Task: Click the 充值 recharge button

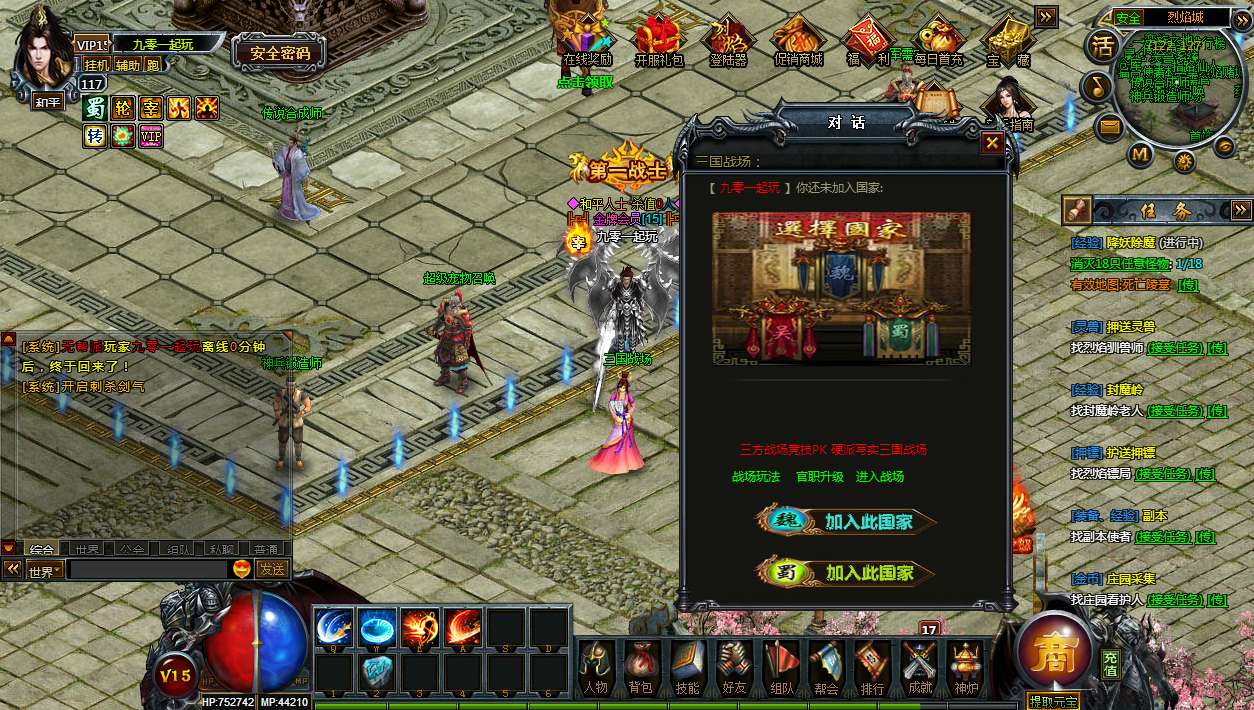Action: pos(1110,664)
